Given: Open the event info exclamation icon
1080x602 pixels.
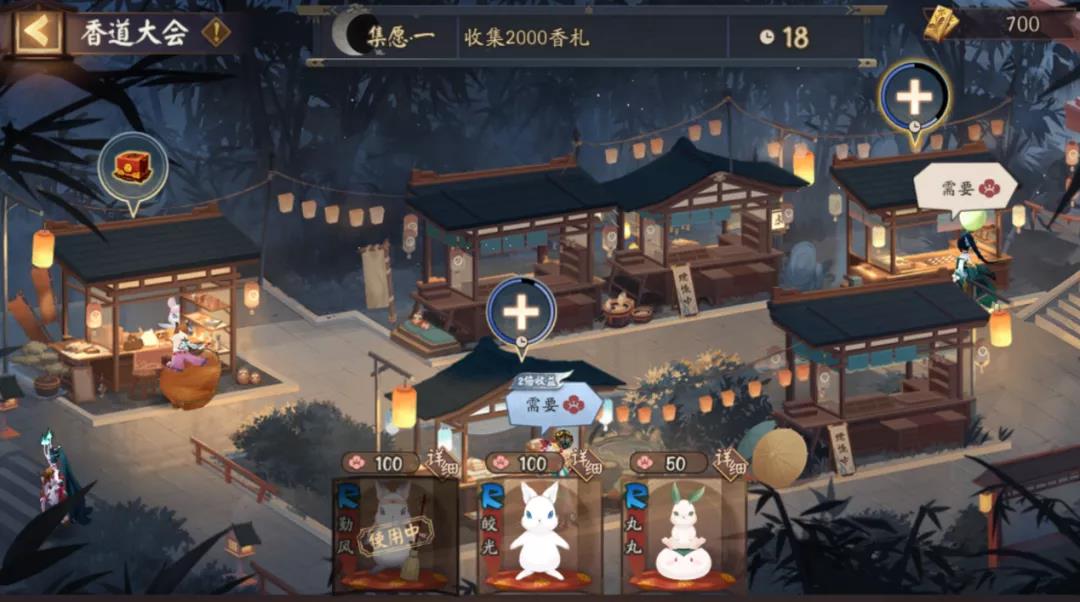Looking at the screenshot, I should [215, 32].
